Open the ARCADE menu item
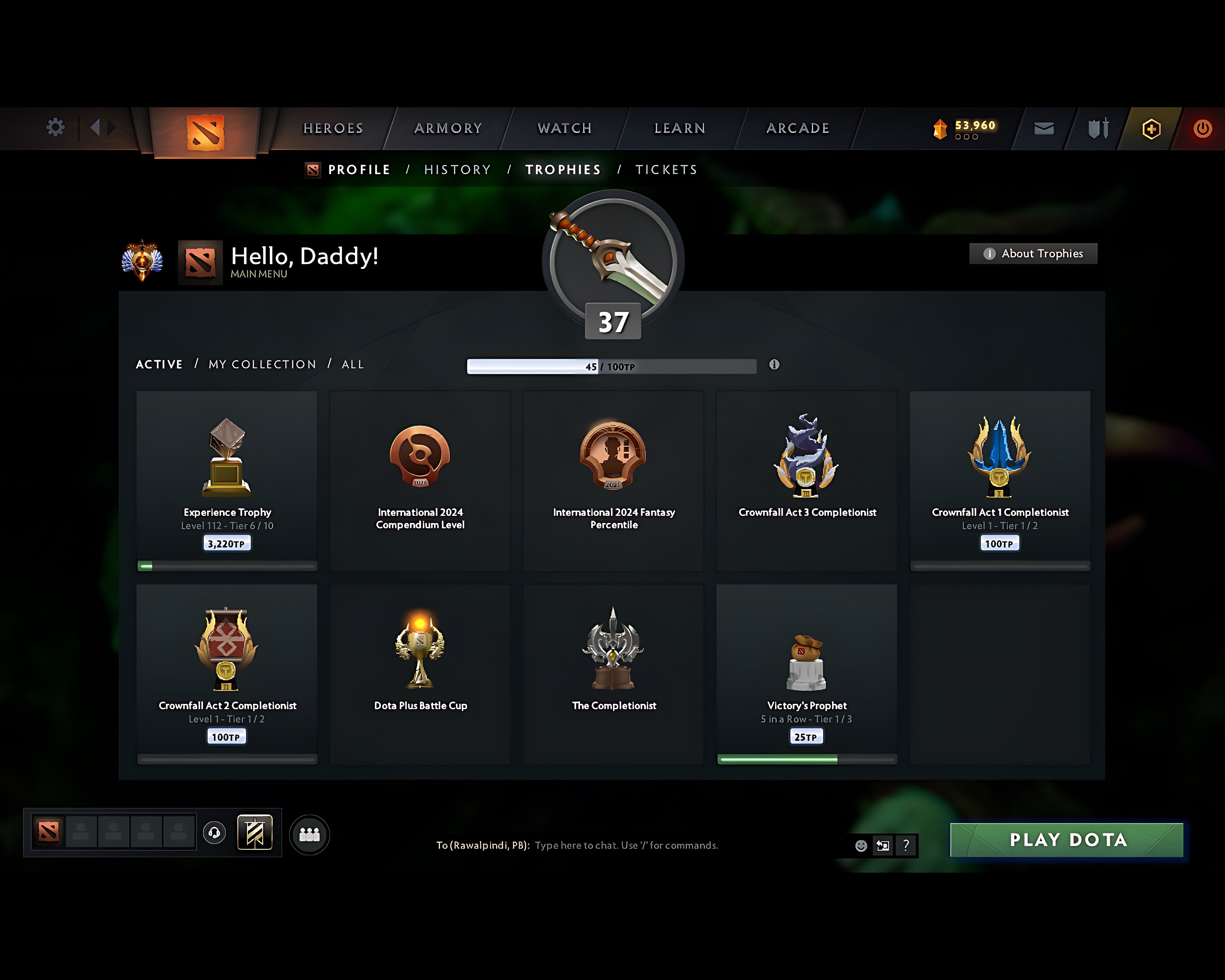The width and height of the screenshot is (1225, 980). point(797,128)
